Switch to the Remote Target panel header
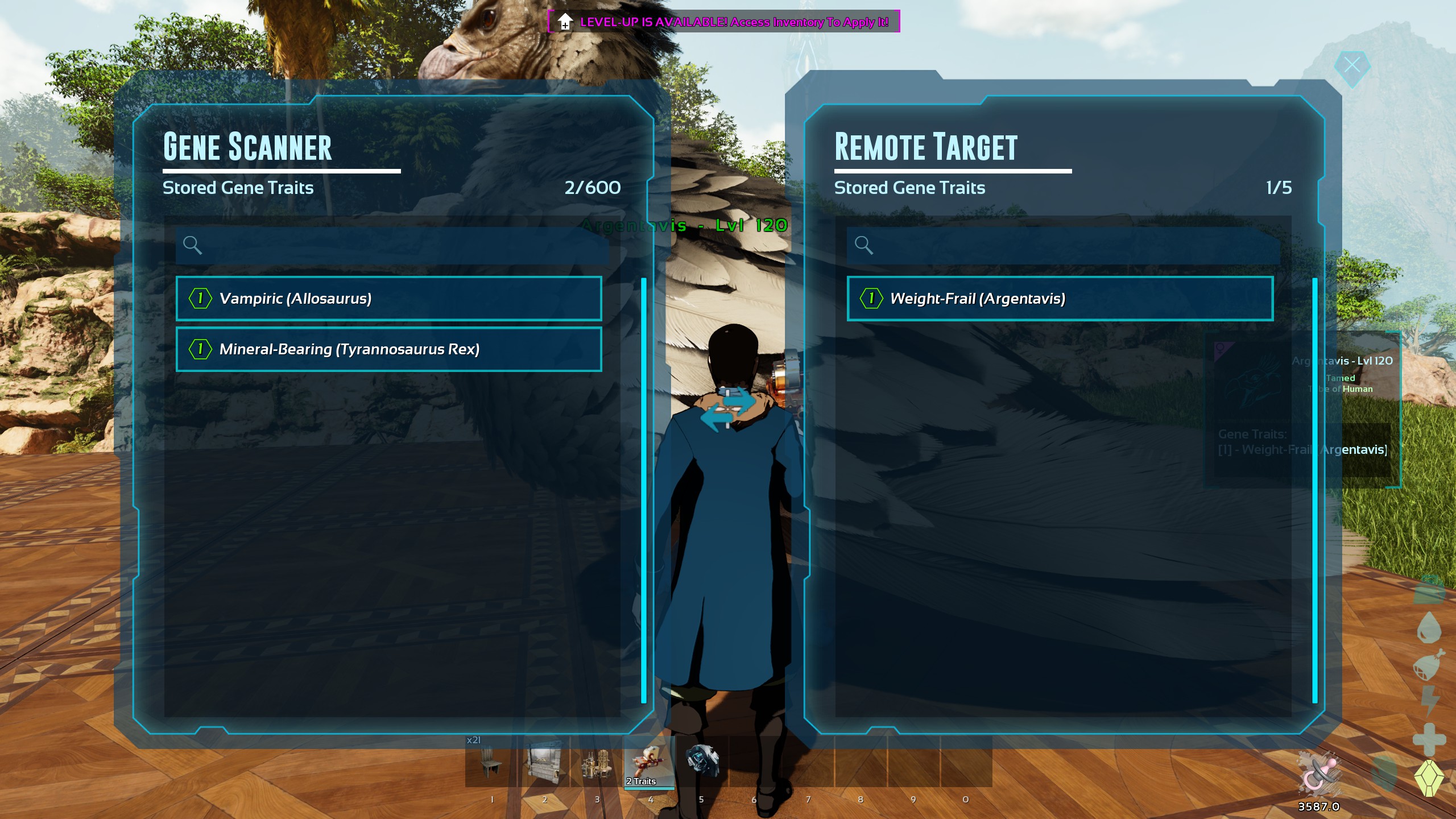The height and width of the screenshot is (819, 1456). pos(925,147)
